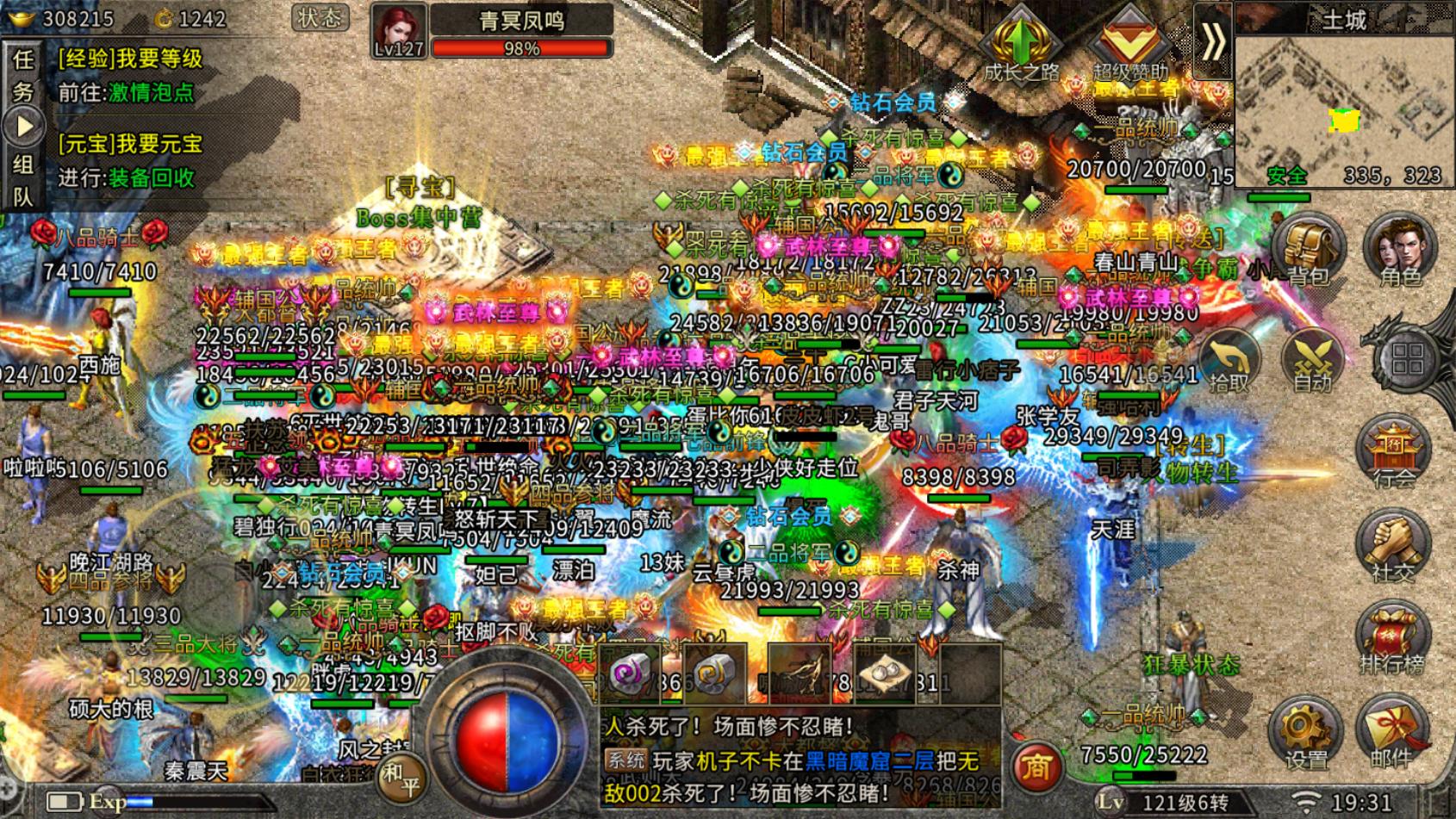Click the player portrait avatar
This screenshot has height=819, width=1456.
pyautogui.click(x=398, y=29)
